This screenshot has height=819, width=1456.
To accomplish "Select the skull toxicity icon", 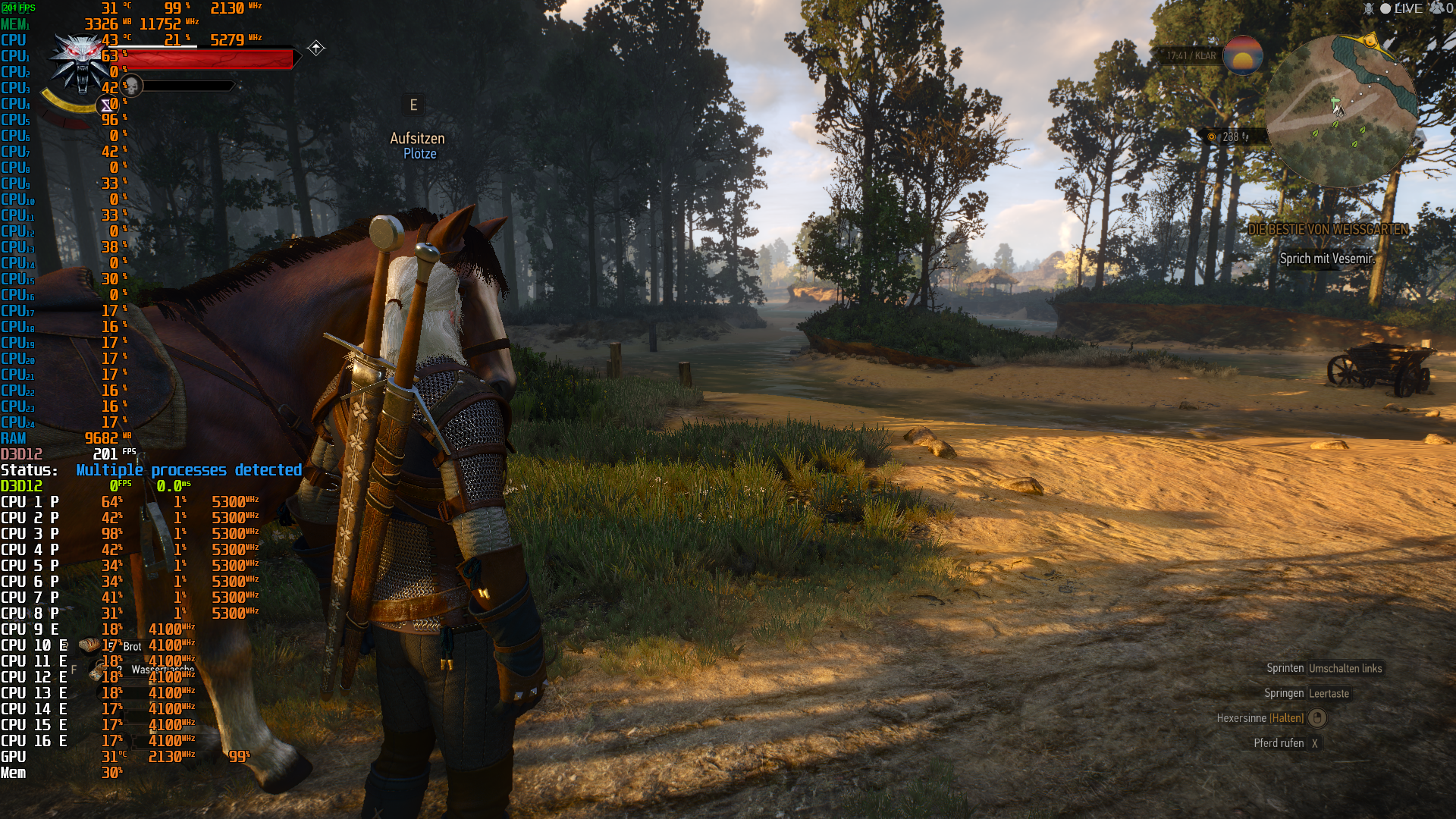I will pos(130,86).
